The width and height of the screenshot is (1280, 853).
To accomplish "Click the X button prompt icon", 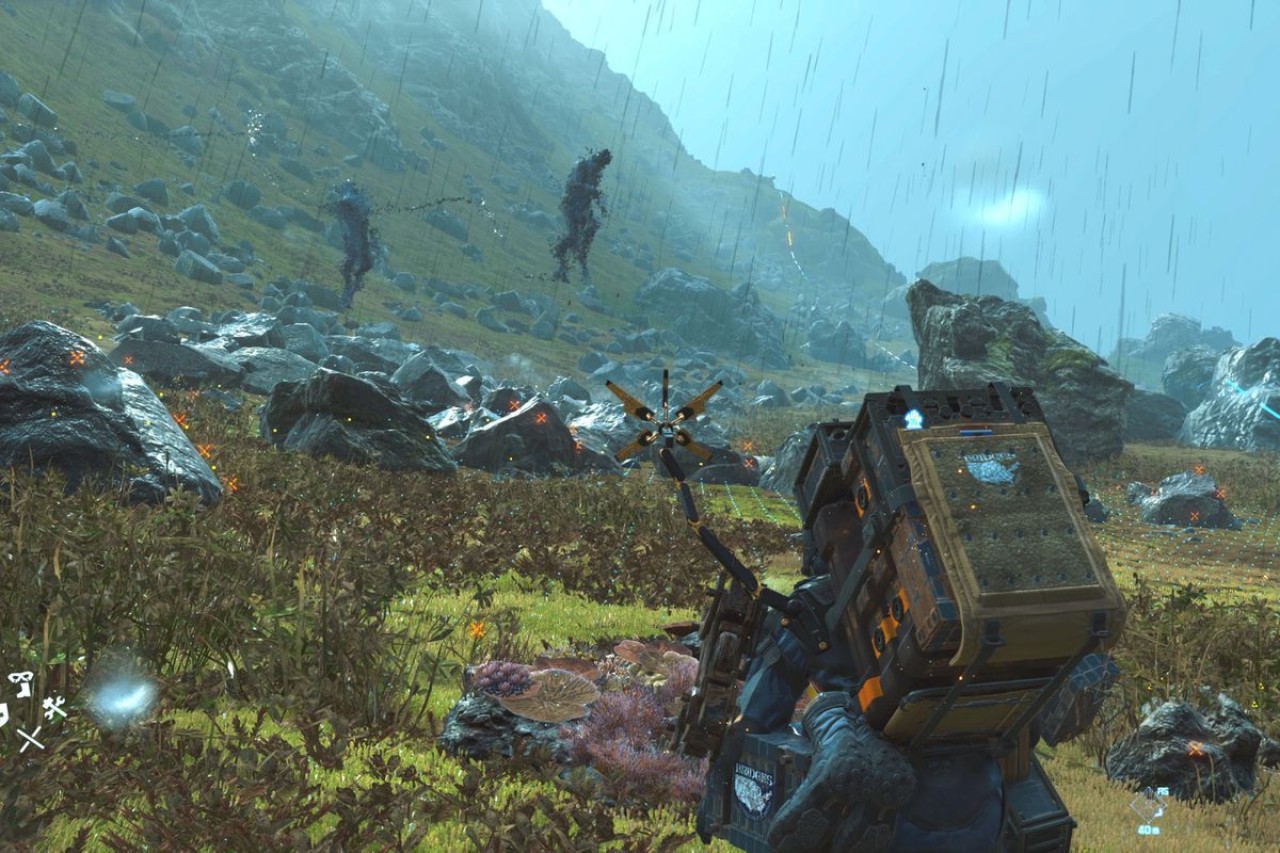I will pyautogui.click(x=31, y=738).
